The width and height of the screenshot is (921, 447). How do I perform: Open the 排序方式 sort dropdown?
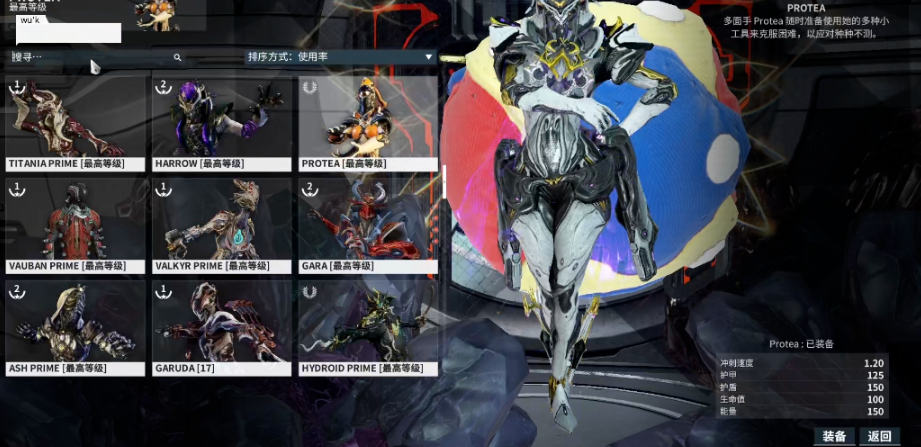coord(340,57)
